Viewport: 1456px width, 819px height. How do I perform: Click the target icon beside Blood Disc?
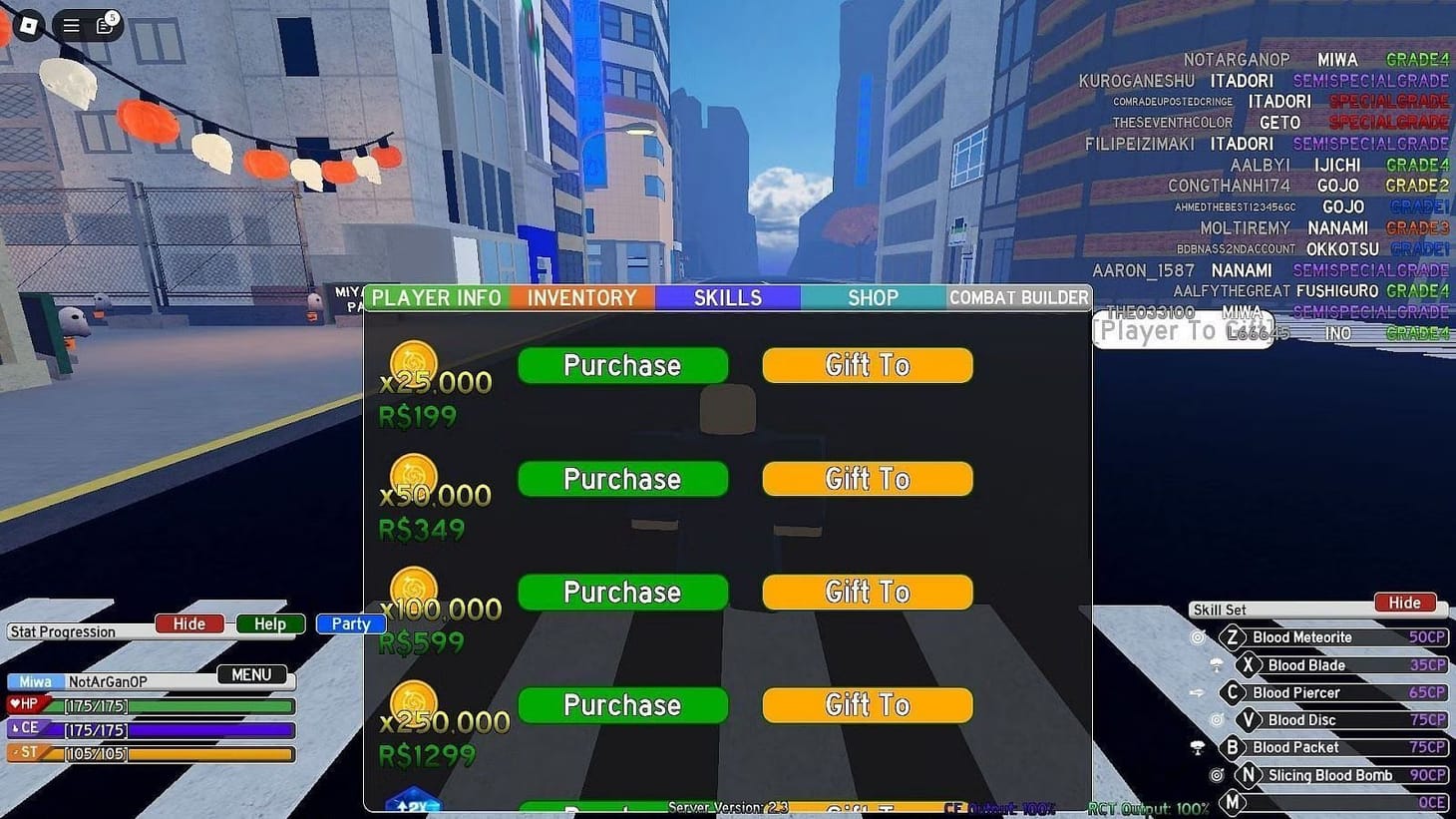point(1219,719)
